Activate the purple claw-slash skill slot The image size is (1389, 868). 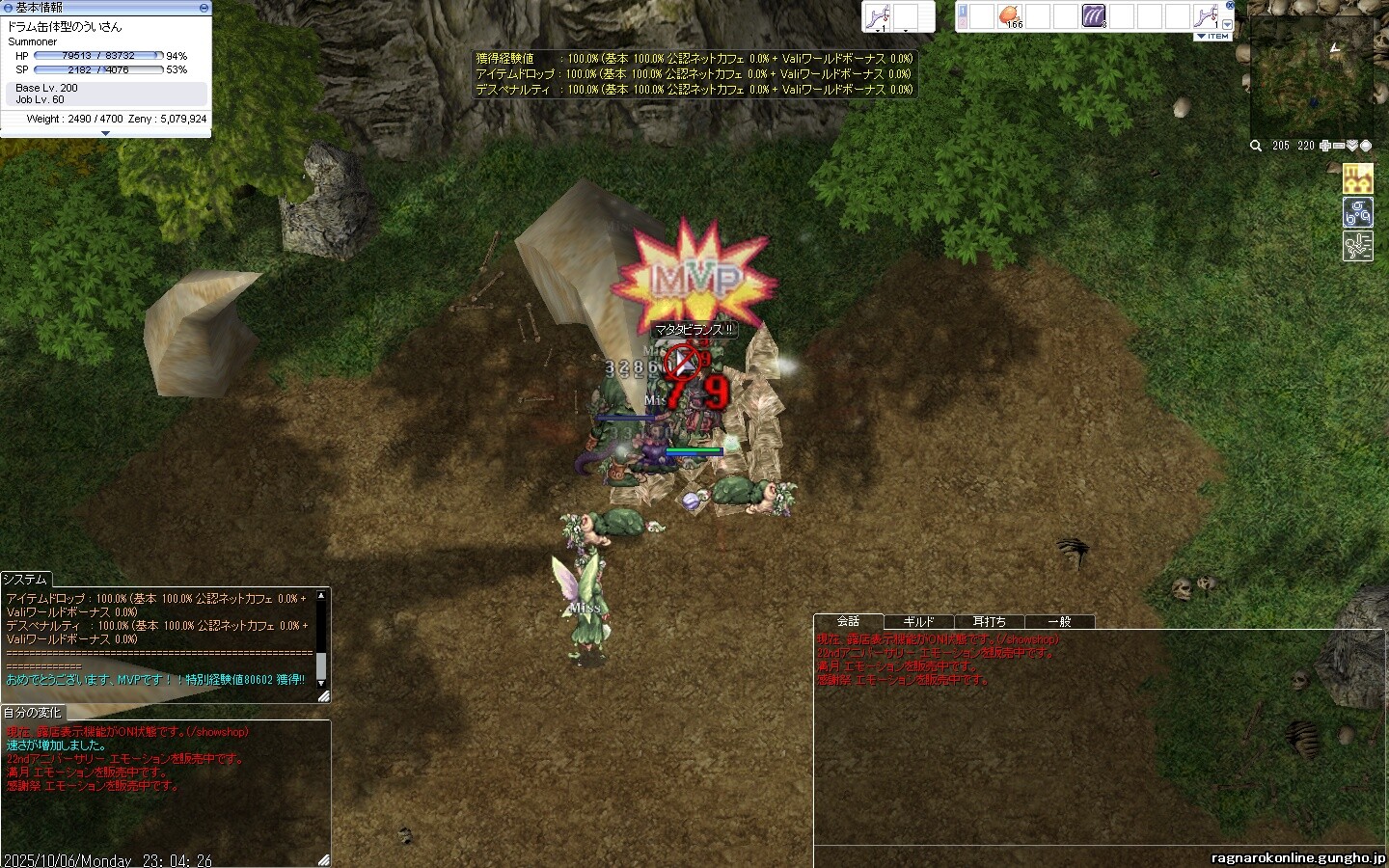tap(1094, 16)
